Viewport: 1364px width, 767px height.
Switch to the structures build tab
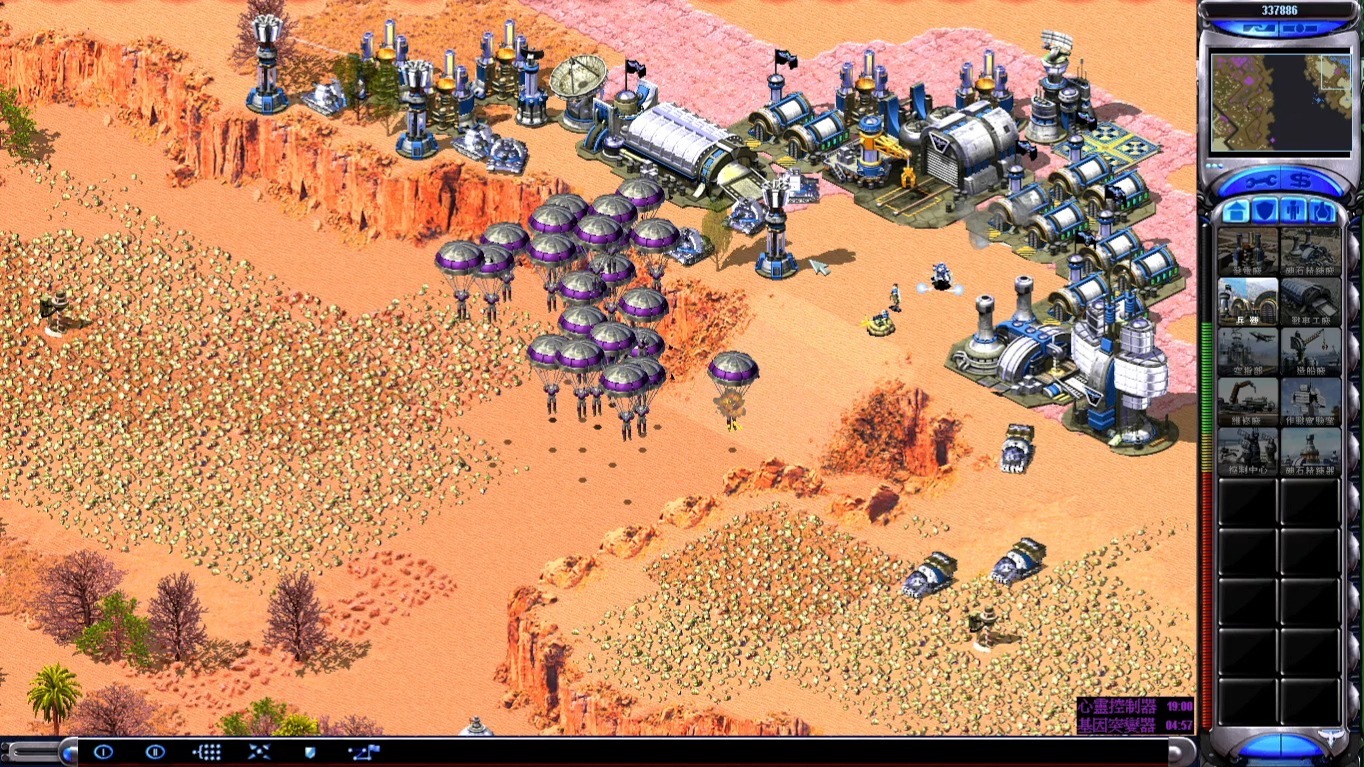(1236, 211)
